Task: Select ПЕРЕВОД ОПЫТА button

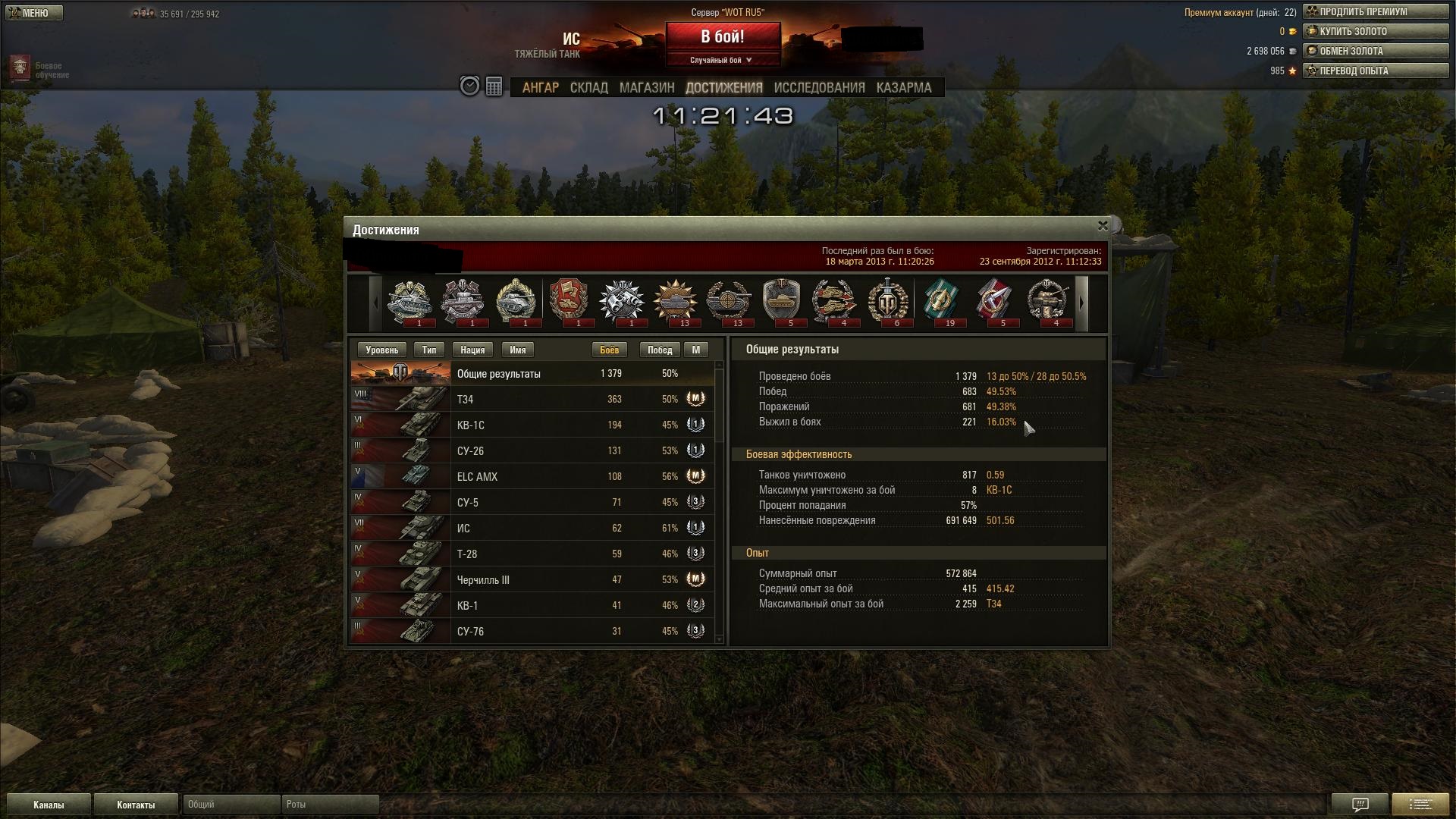Action: [x=1375, y=71]
